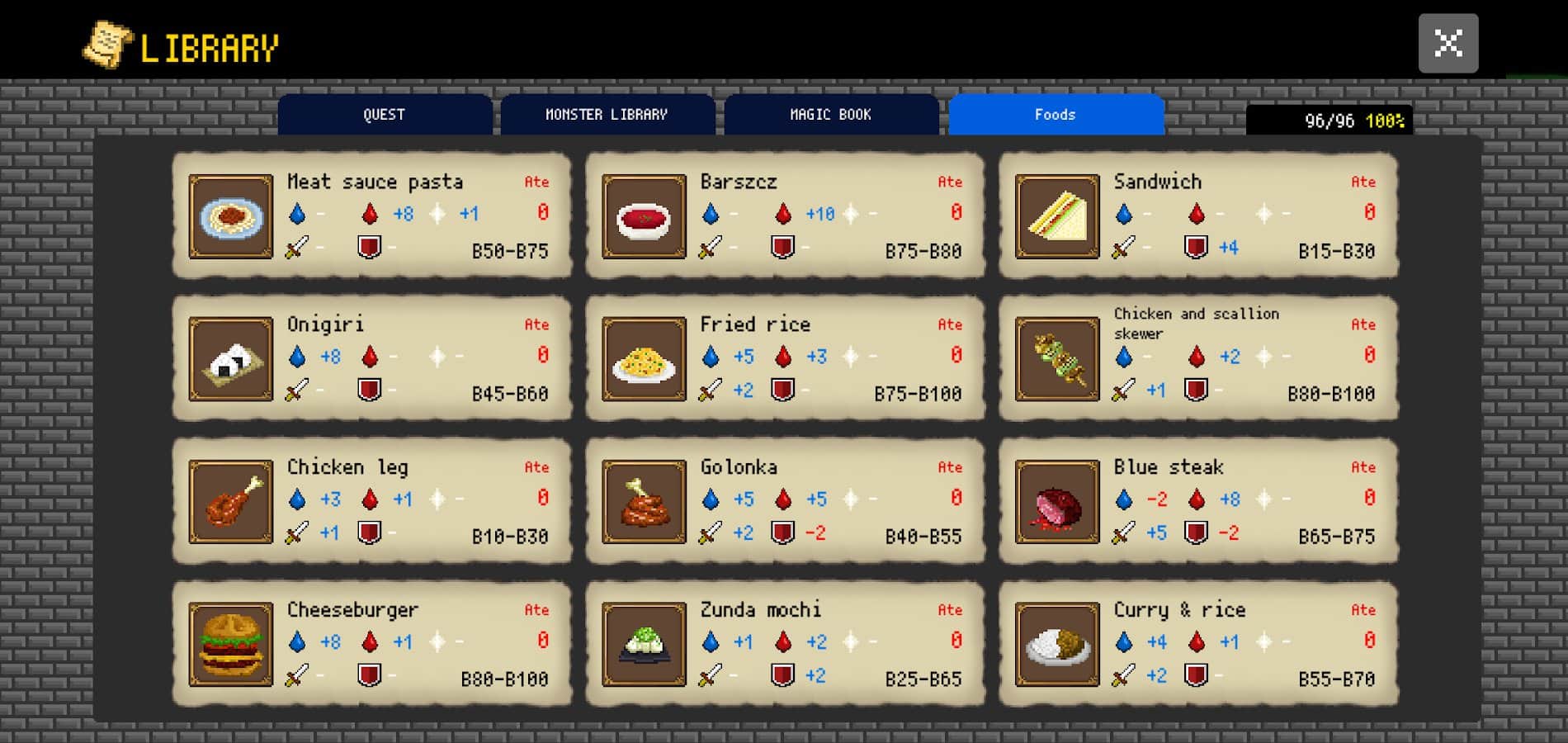Select the Meat sauce pasta entry

point(371,215)
